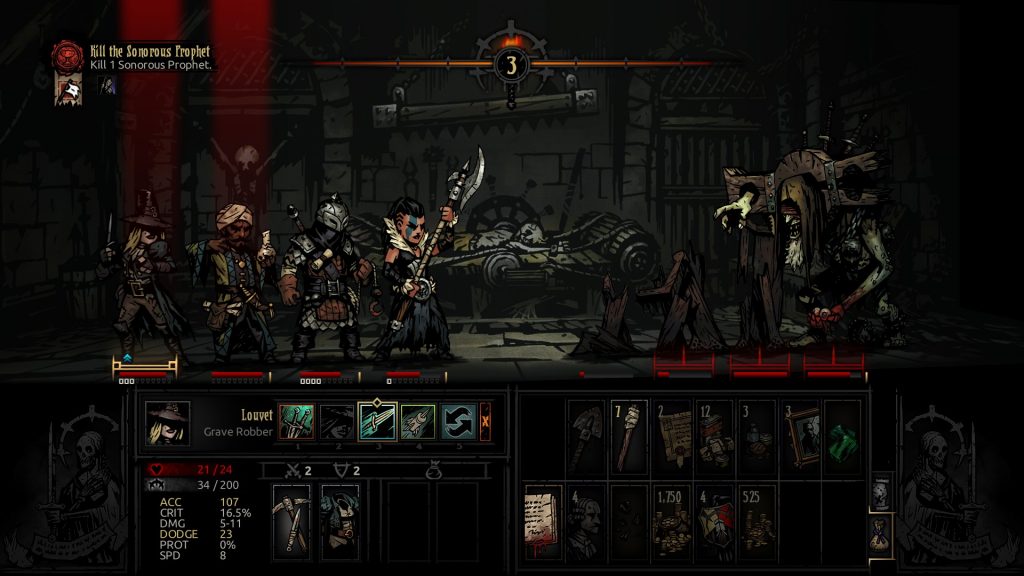
Task: Click the white flag retreat icon
Action: [x=67, y=89]
